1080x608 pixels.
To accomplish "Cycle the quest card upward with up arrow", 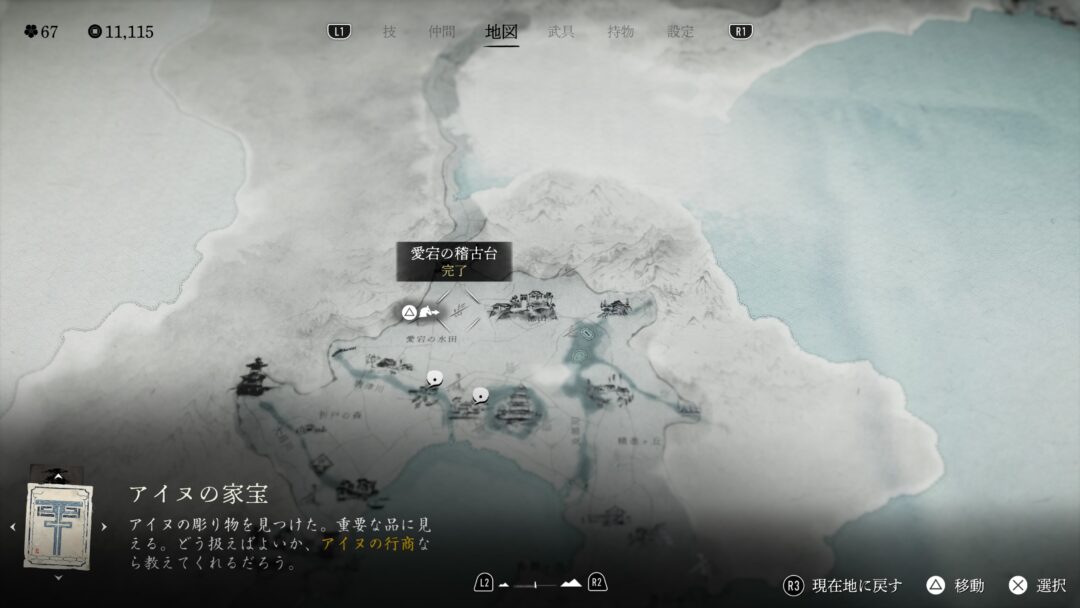I will coord(58,477).
